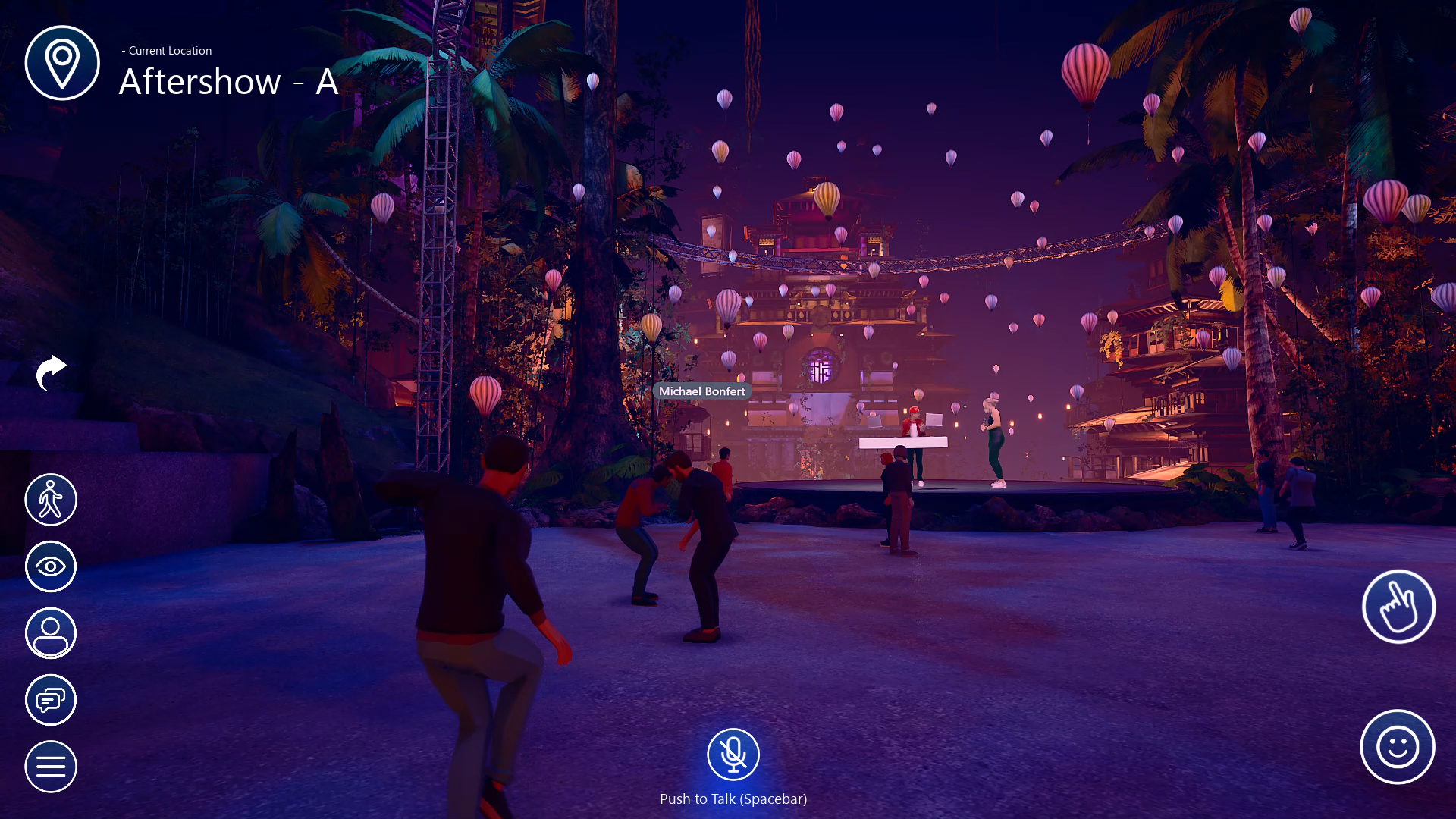The height and width of the screenshot is (819, 1456).
Task: Toggle the walking figure movement button
Action: point(51,500)
